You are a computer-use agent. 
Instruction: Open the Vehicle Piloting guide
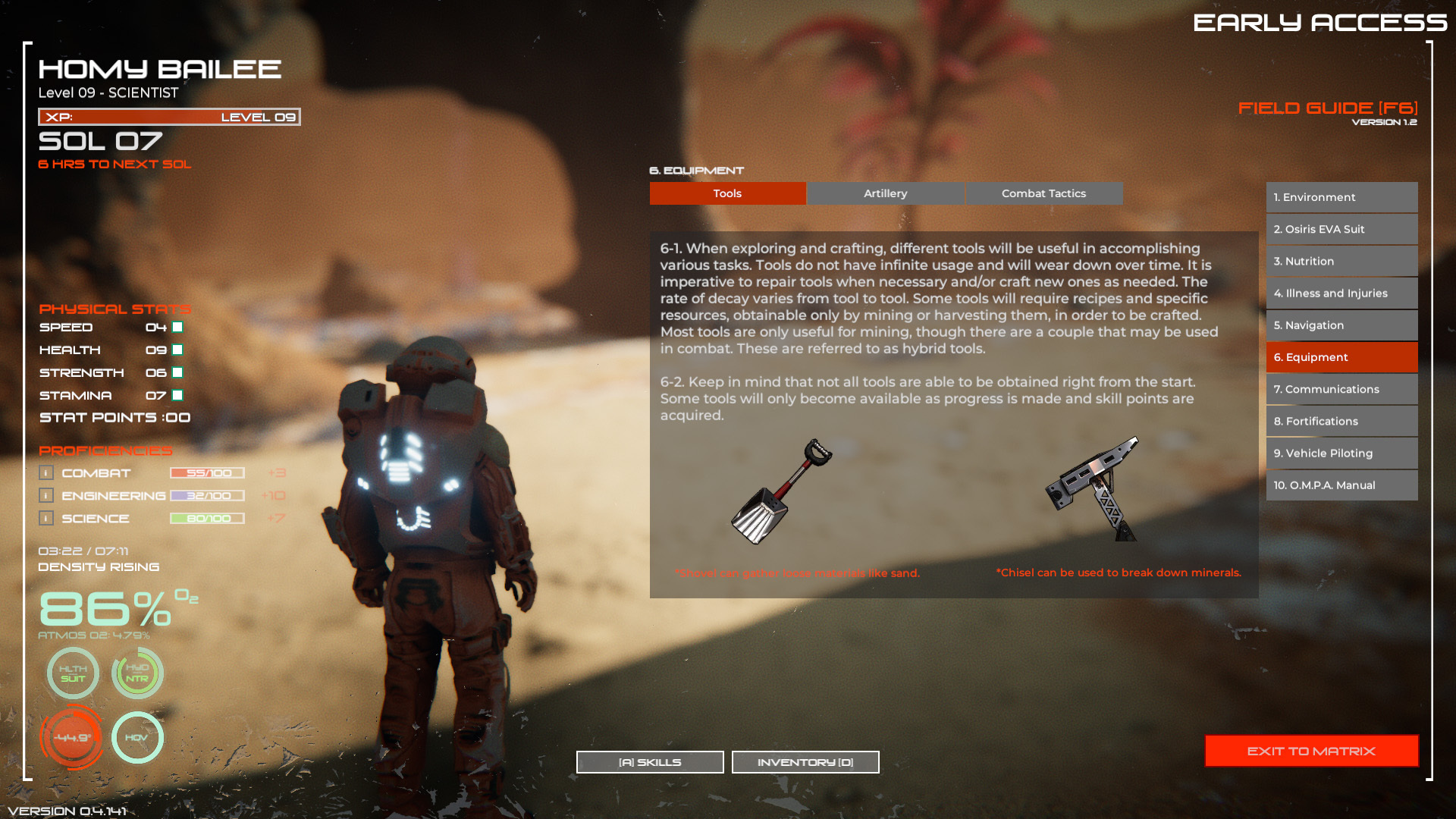(x=1341, y=453)
